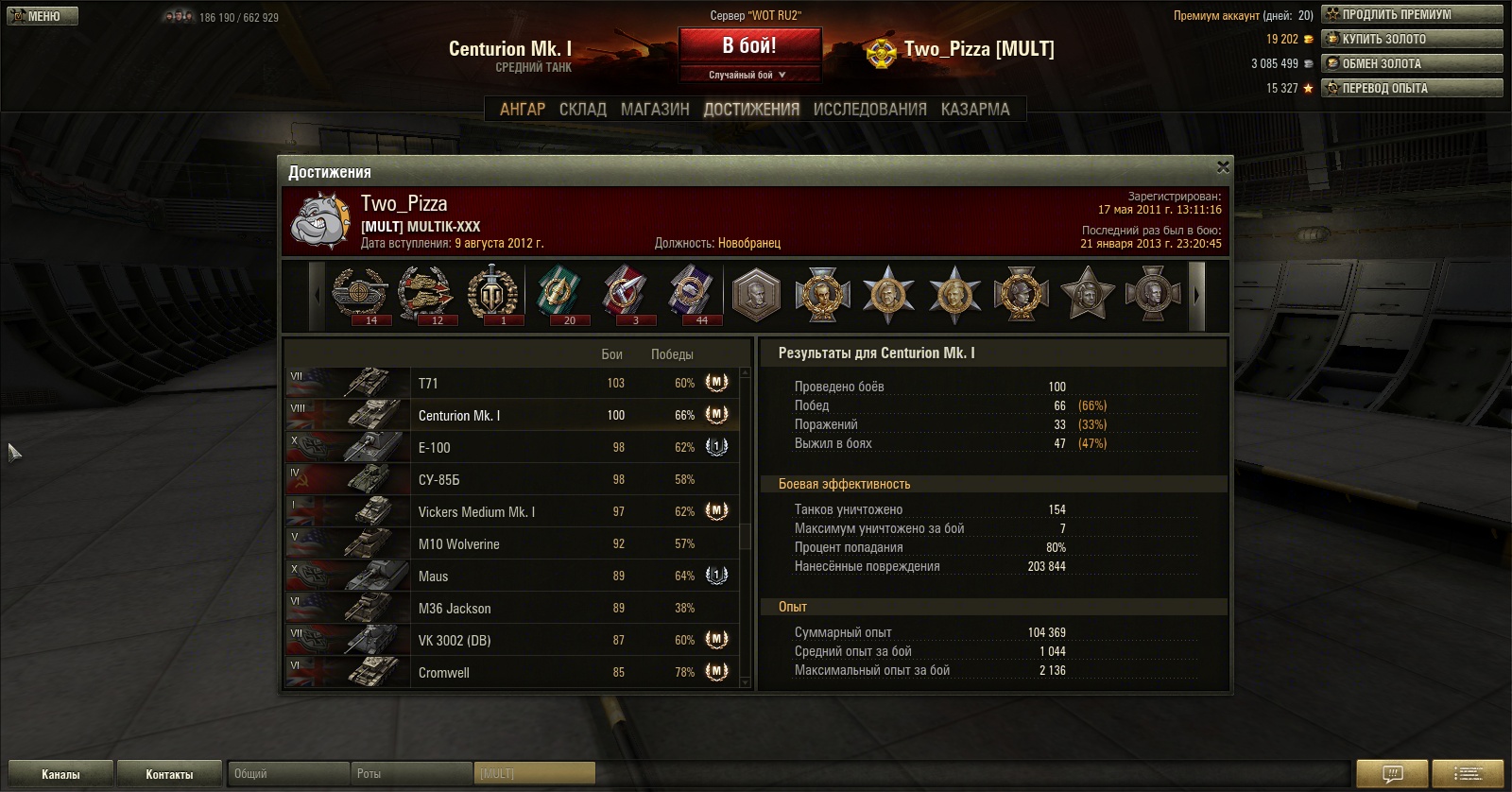Open Случайный бой battle type dropdown
1512x792 pixels.
748,75
